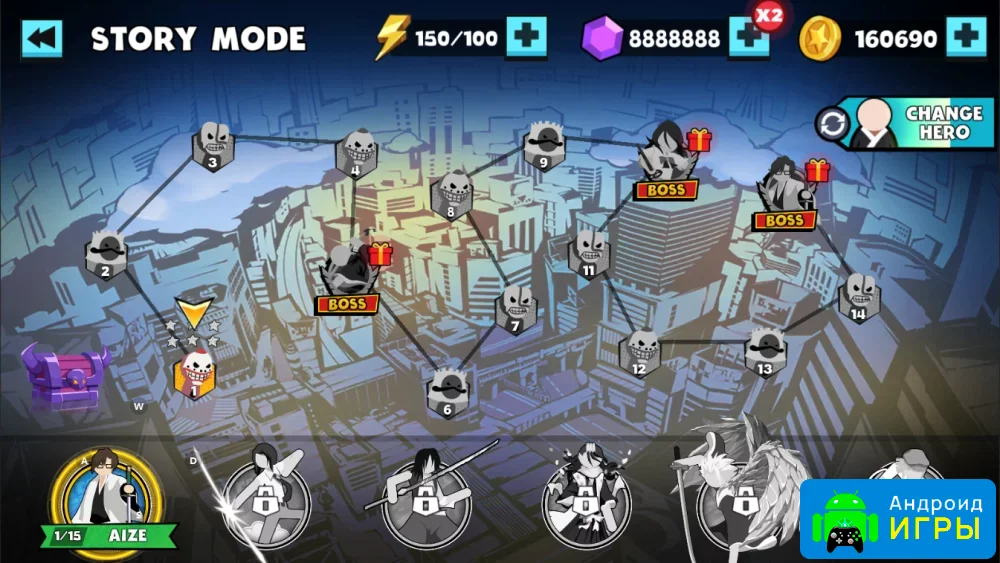Select story level 8 node
Viewport: 1000px width, 563px height.
[x=452, y=196]
